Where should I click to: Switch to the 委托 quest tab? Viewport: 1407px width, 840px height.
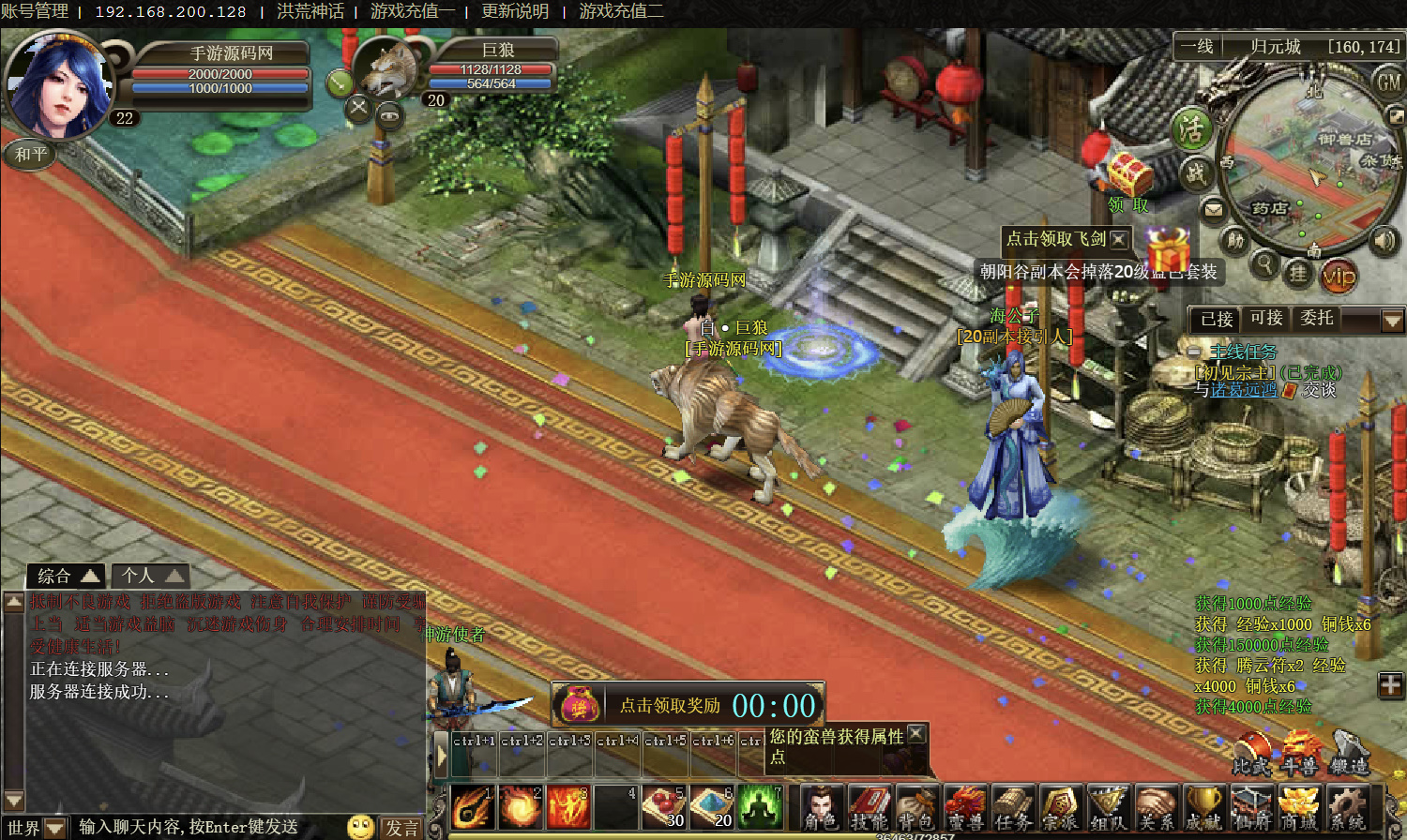(x=1317, y=319)
